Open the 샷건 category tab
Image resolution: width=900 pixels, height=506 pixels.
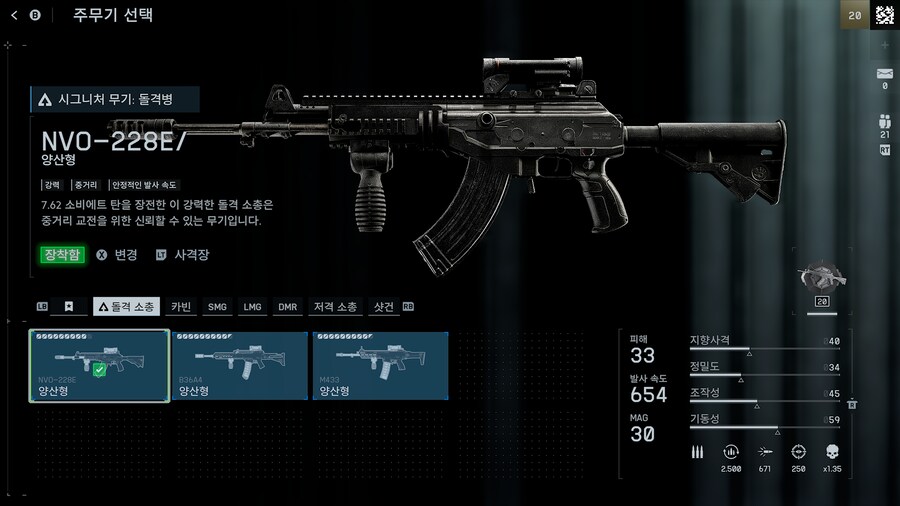coord(384,307)
